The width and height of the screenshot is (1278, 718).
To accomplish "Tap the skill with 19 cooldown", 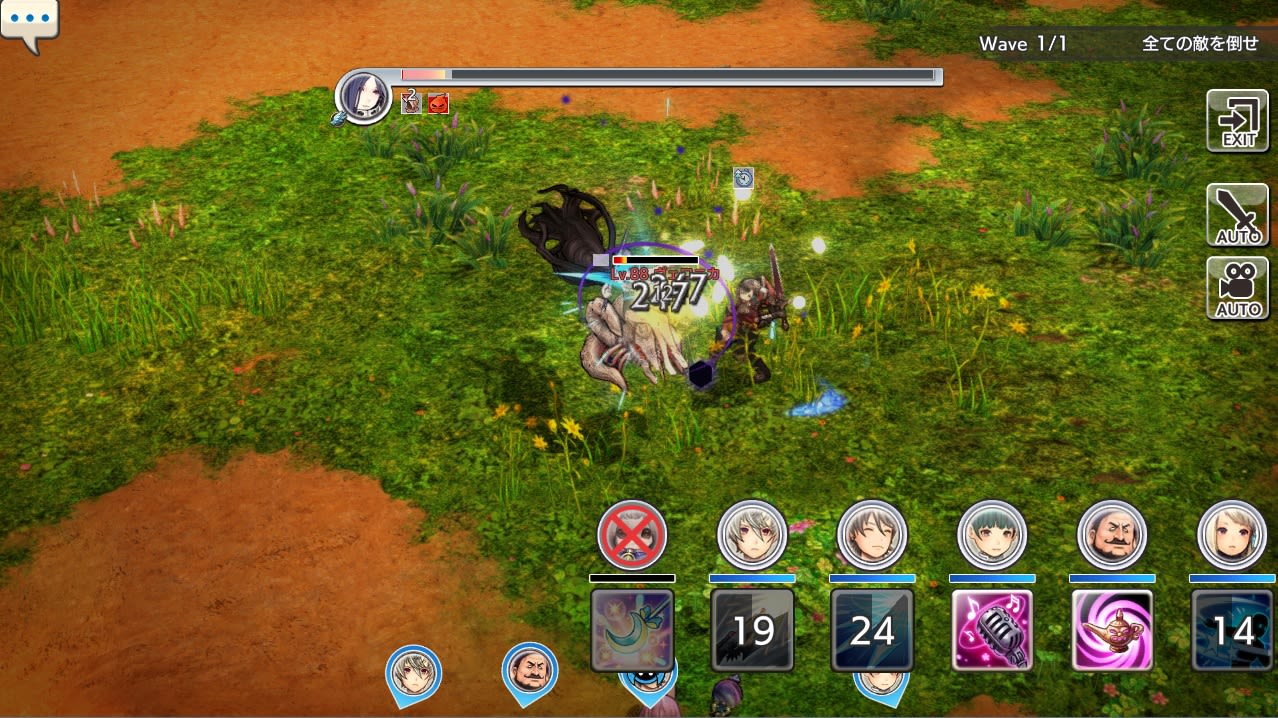I will click(752, 630).
